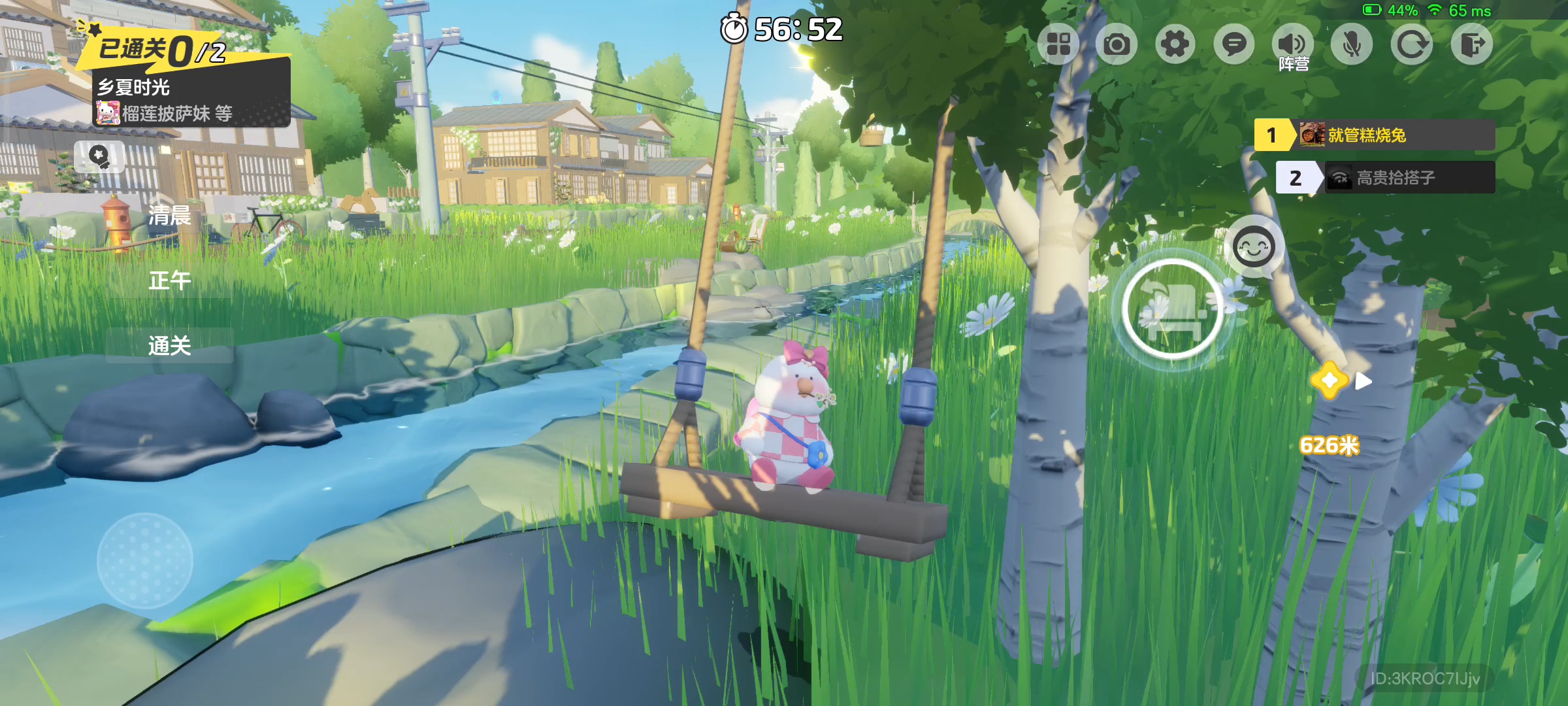Select the 正午 checkpoint

click(x=169, y=280)
